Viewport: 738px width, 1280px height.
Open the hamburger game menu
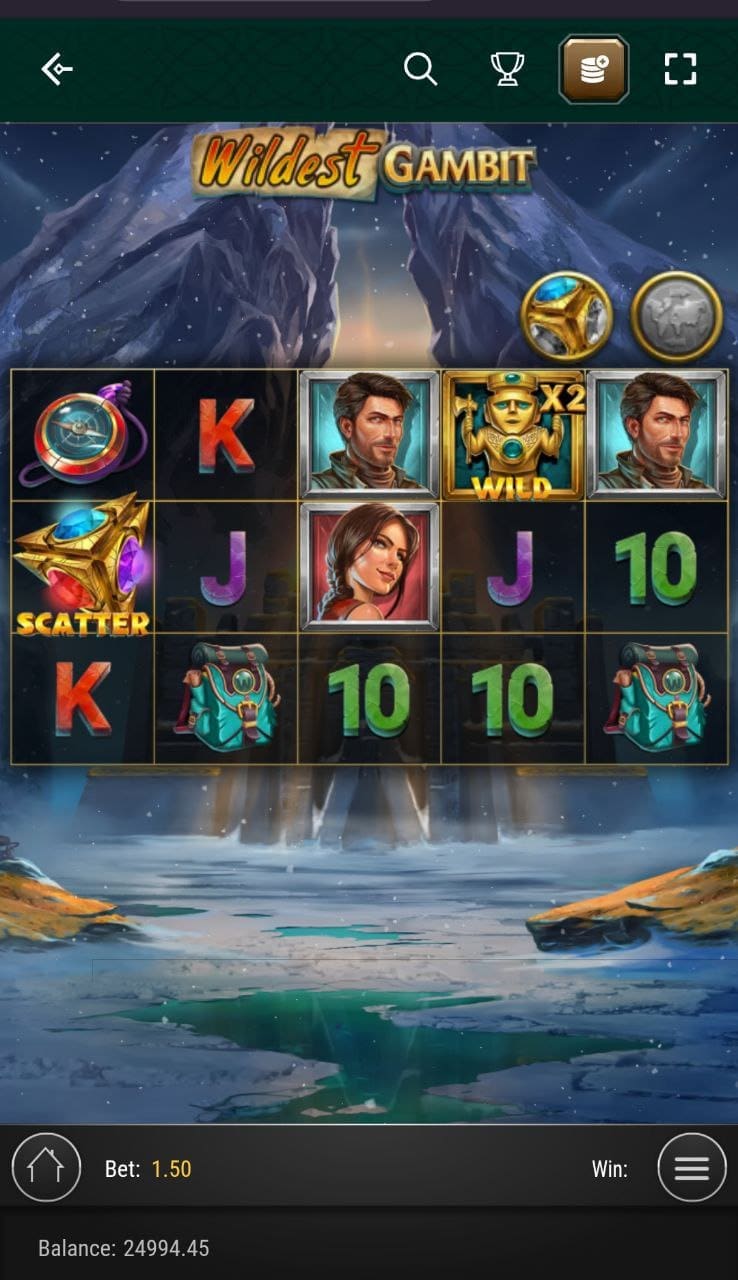click(x=692, y=1167)
